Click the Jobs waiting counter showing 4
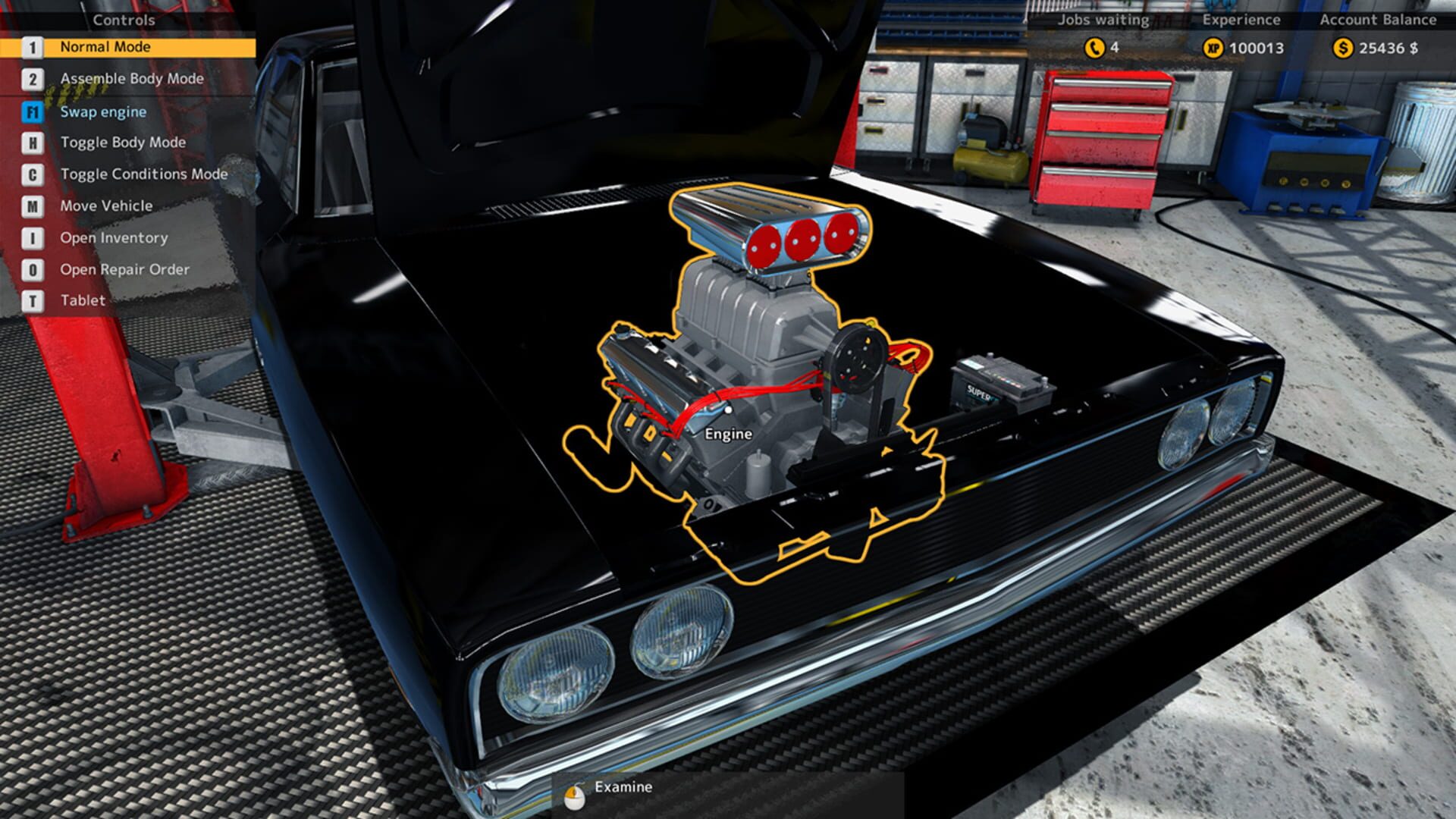This screenshot has width=1456, height=819. (1114, 47)
